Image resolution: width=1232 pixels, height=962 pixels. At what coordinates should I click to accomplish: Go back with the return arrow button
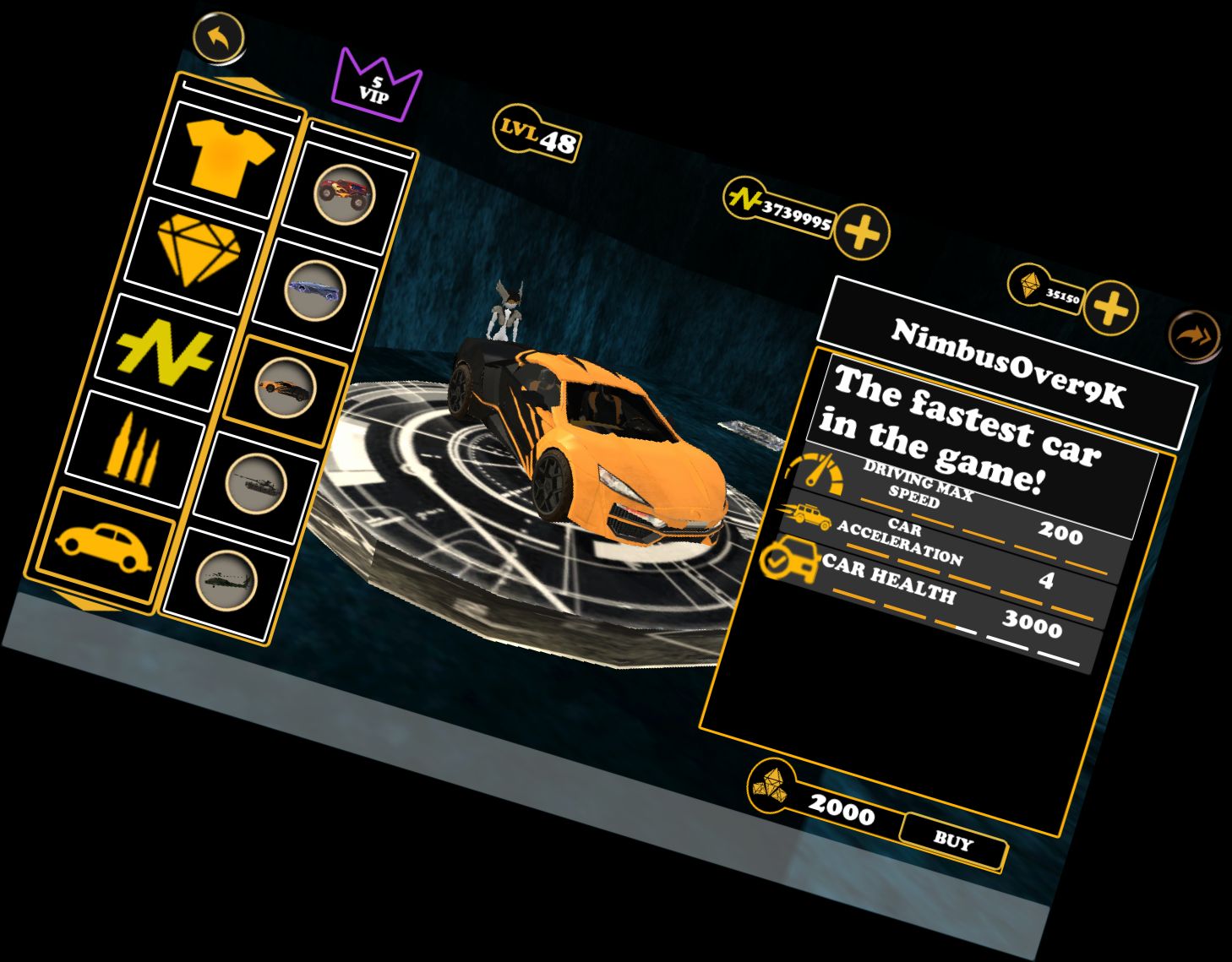pos(219,37)
